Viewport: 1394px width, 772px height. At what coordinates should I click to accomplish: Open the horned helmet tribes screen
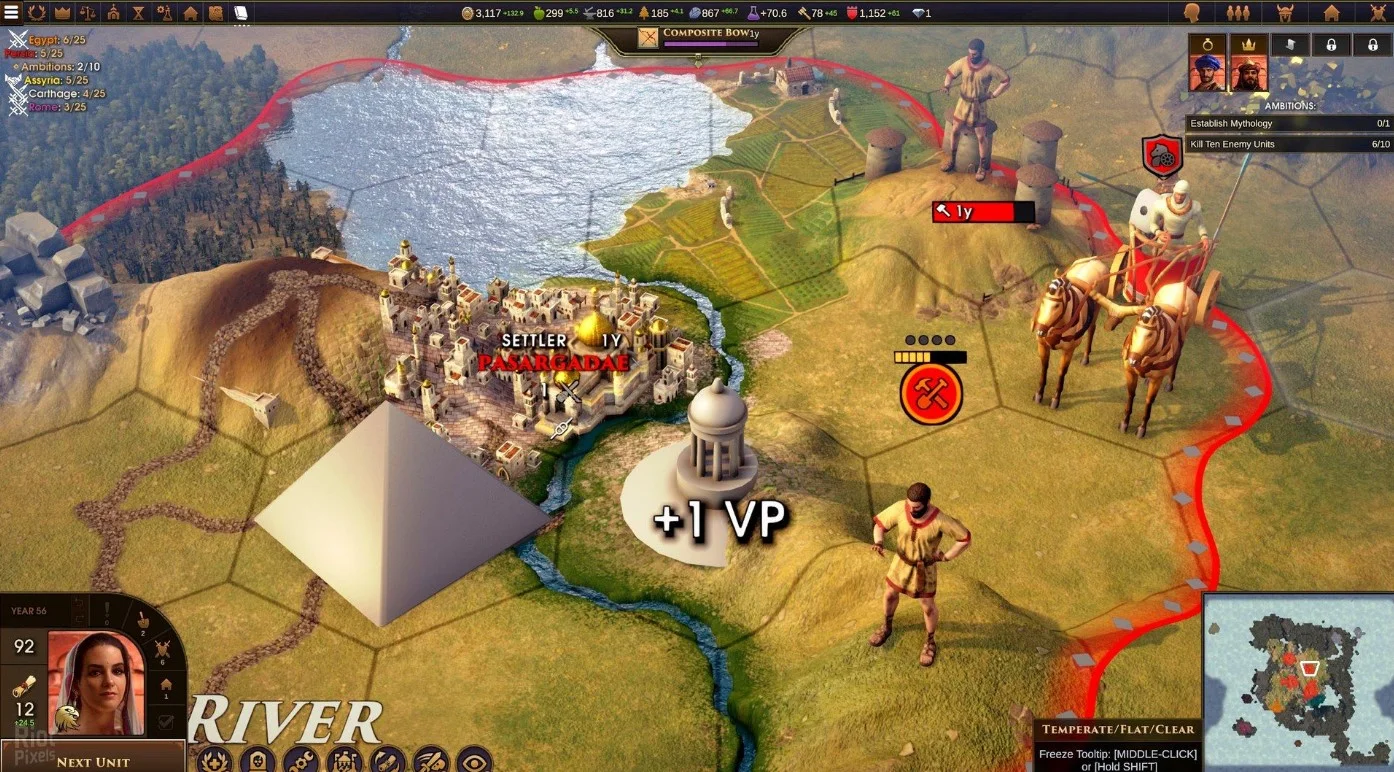(1285, 13)
